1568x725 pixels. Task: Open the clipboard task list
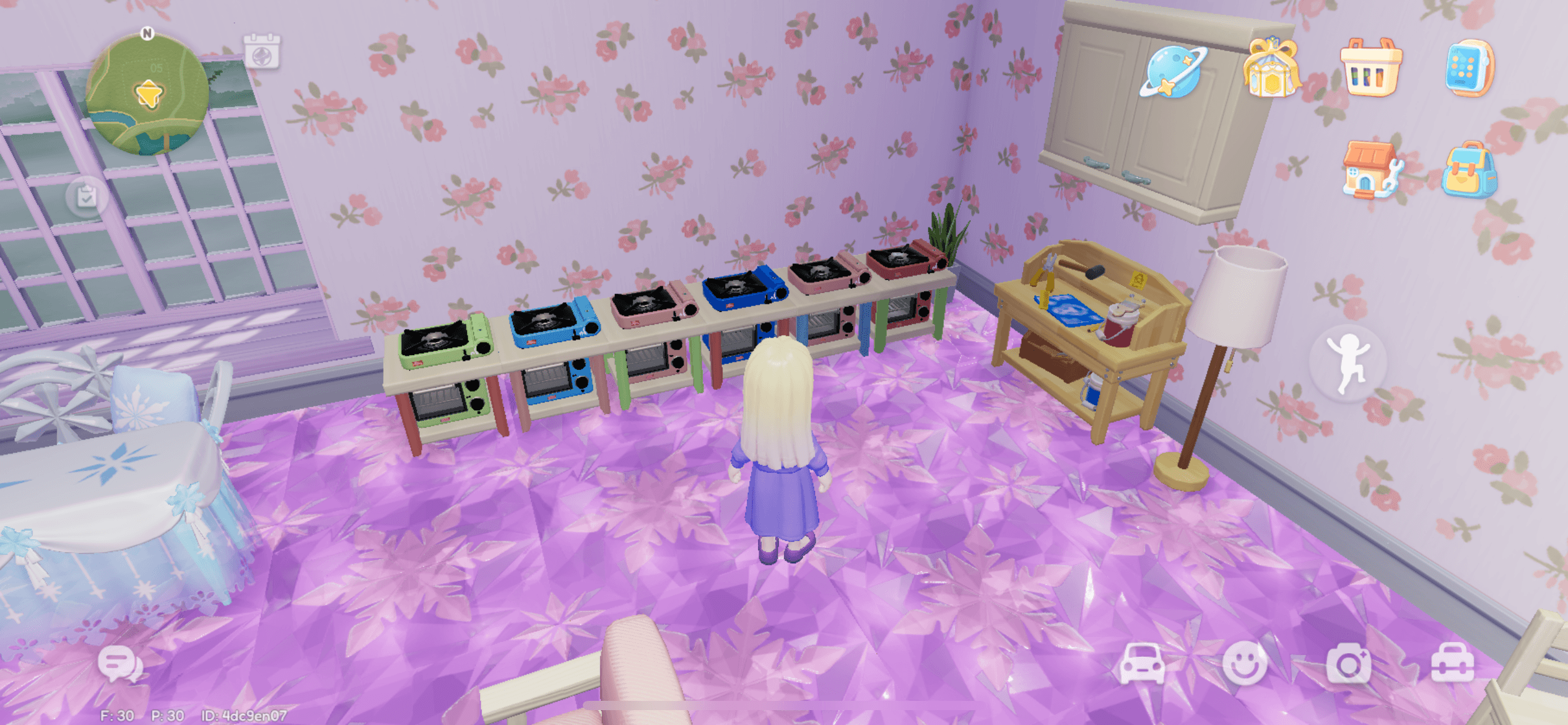tap(87, 197)
